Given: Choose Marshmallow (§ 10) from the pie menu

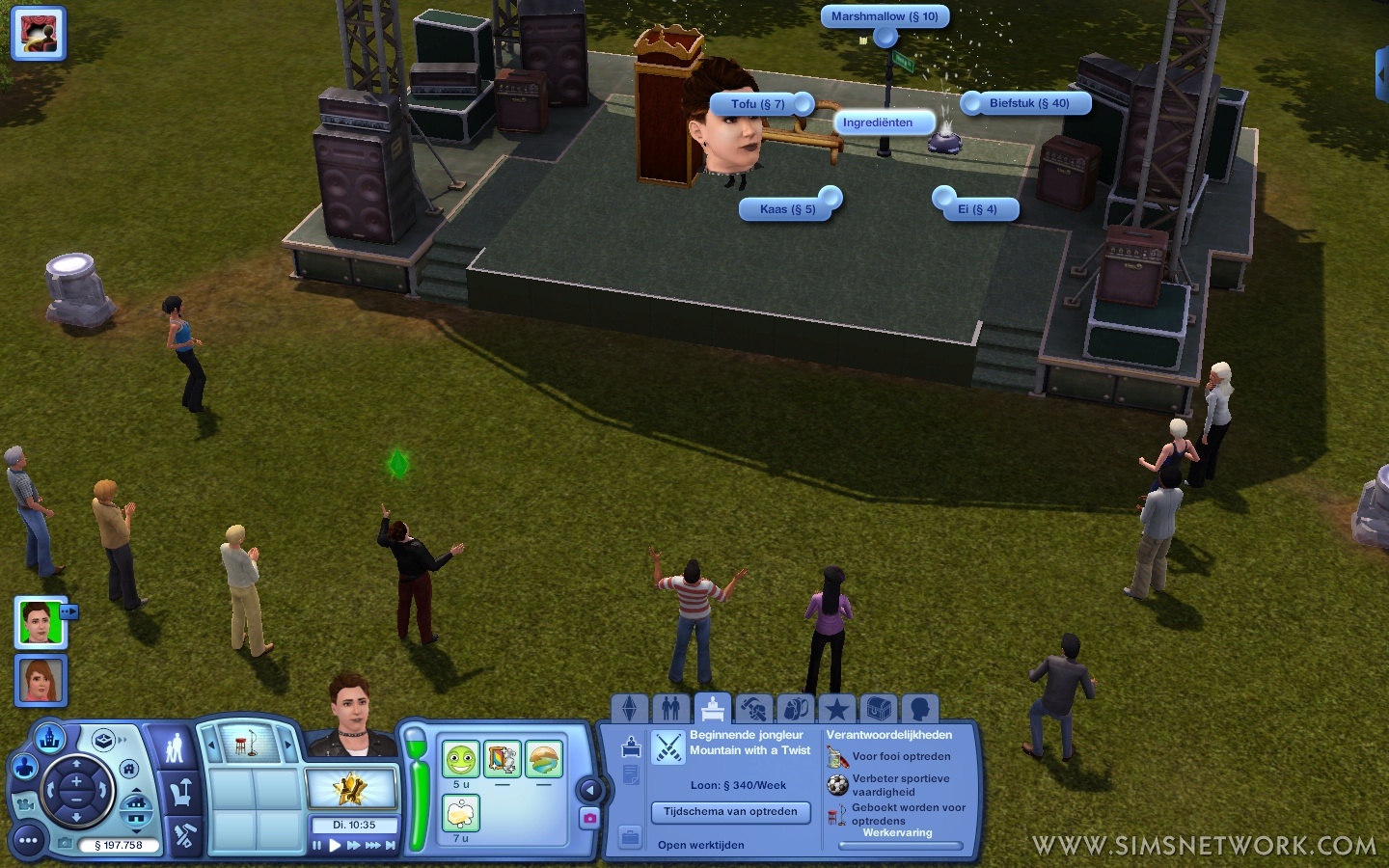Looking at the screenshot, I should 885,16.
